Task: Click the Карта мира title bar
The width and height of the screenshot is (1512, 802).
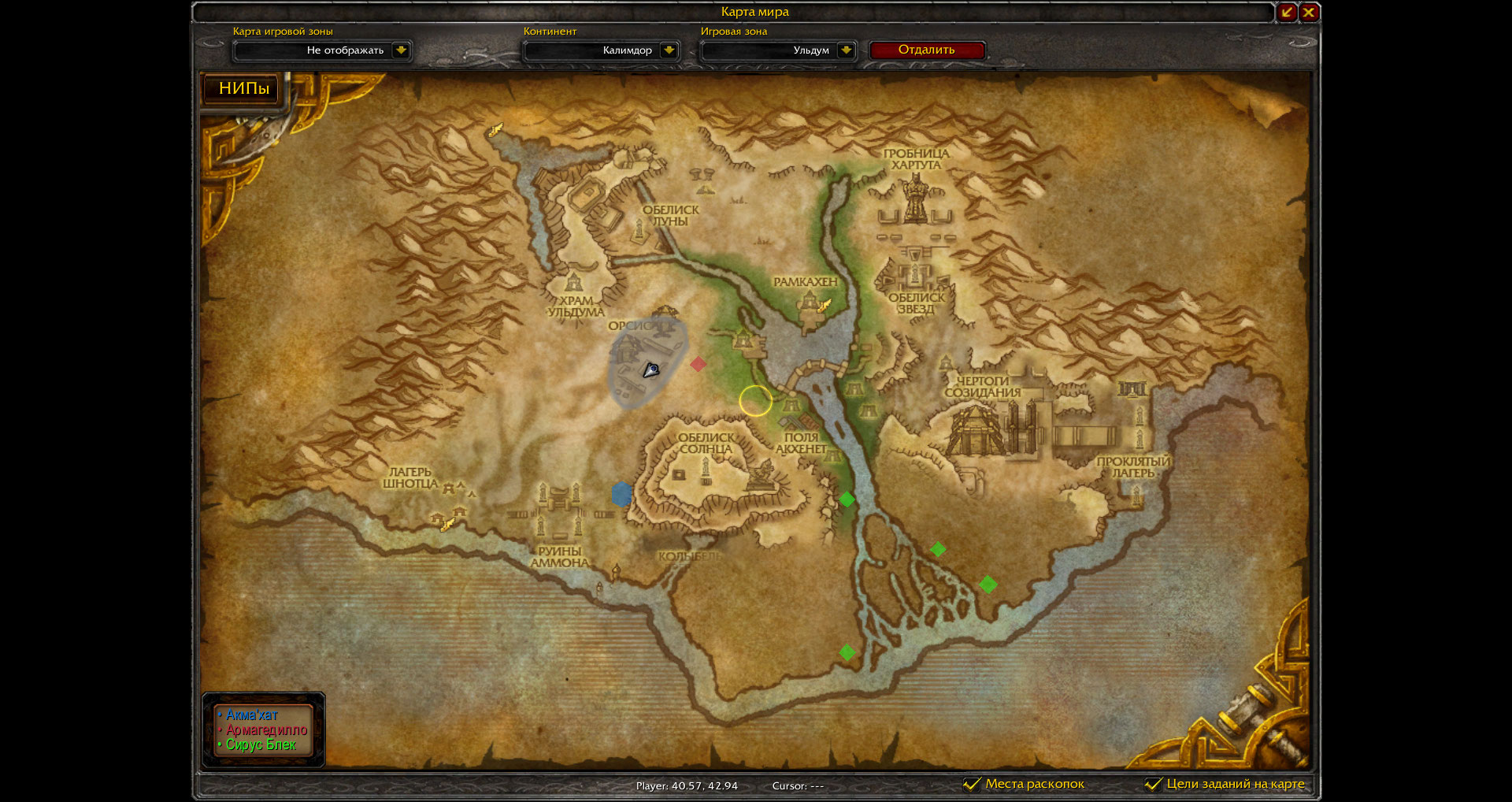Action: (754, 12)
